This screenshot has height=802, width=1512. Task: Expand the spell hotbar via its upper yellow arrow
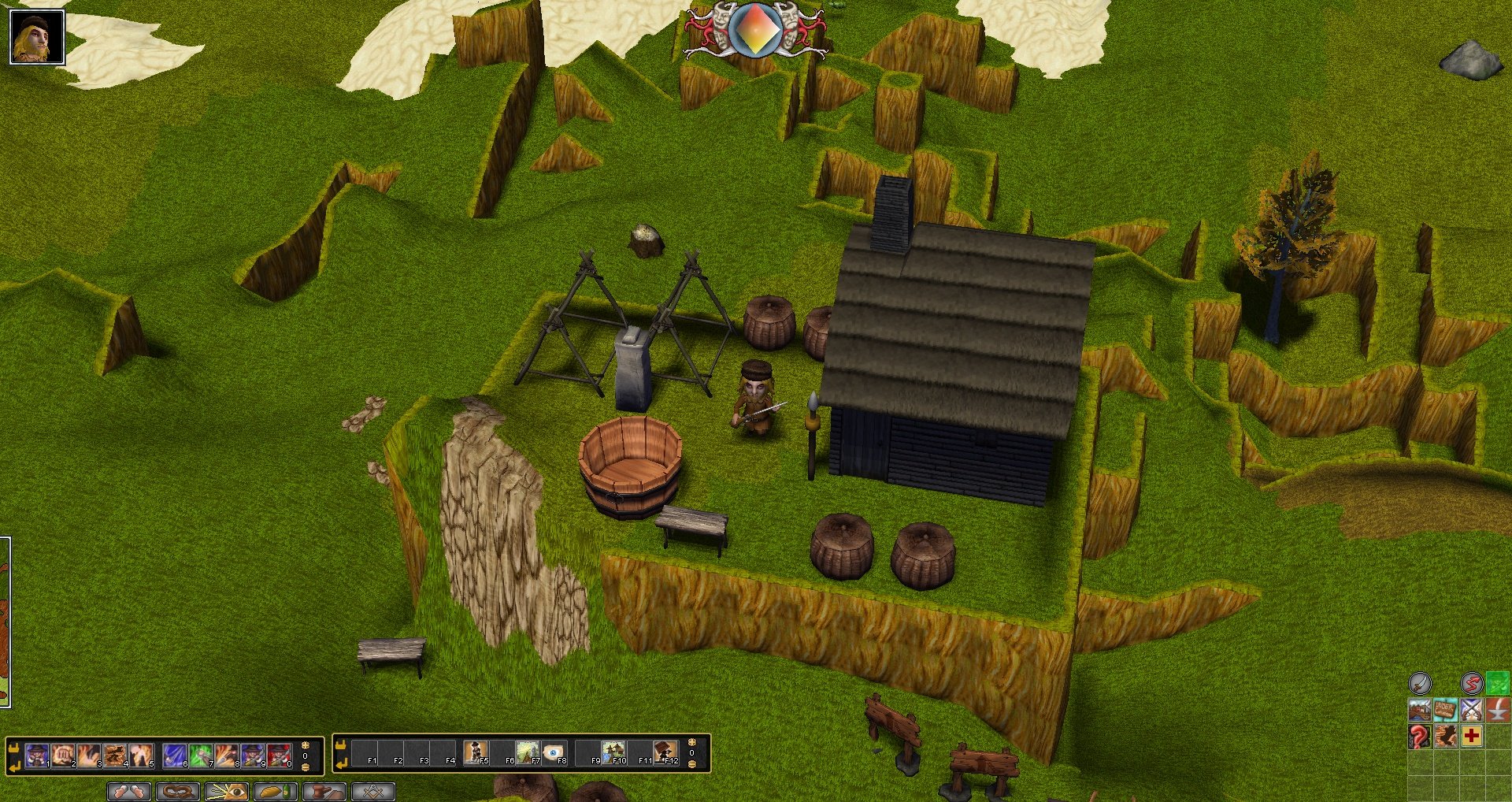coord(14,748)
